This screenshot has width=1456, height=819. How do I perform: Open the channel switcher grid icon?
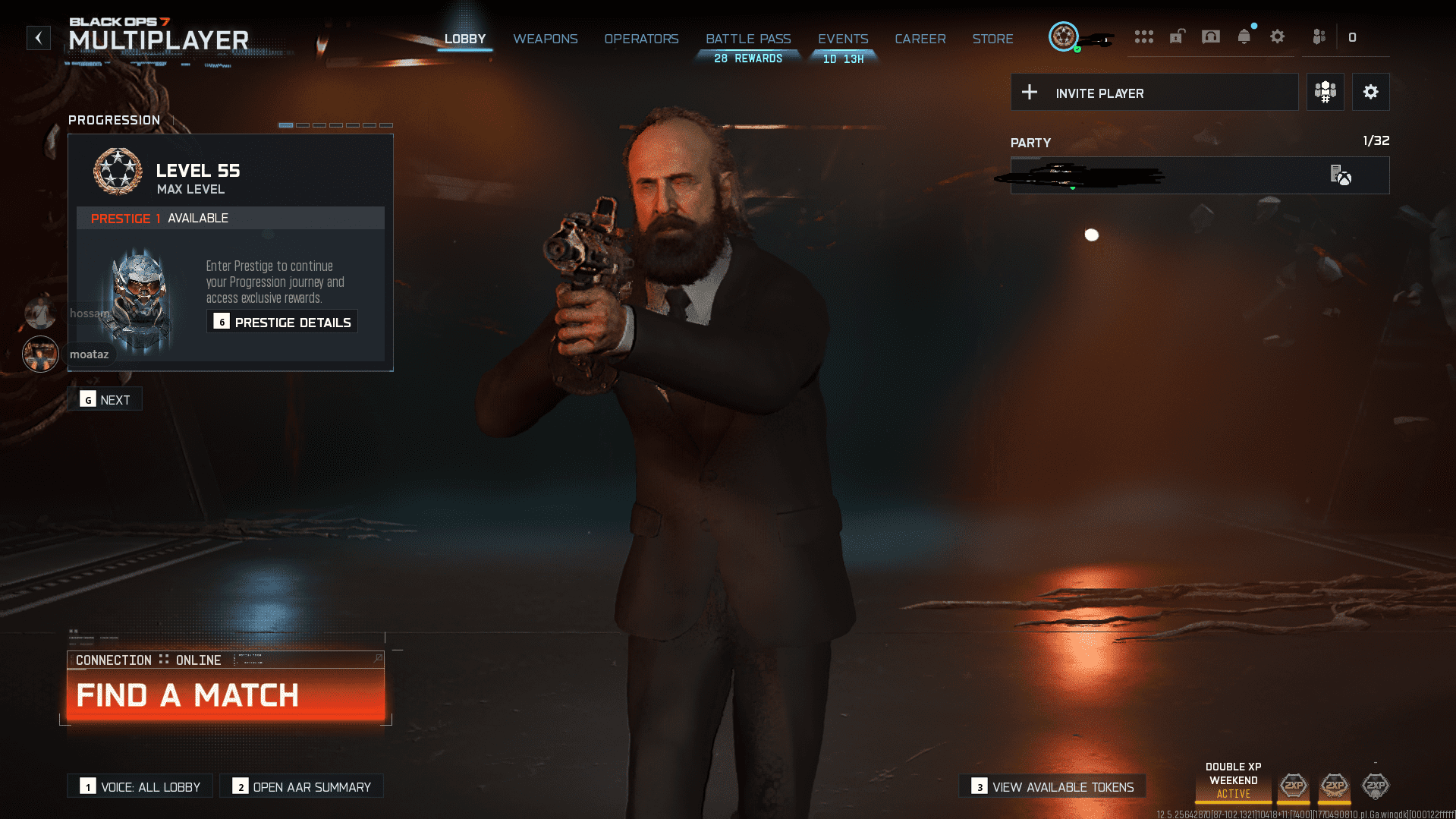point(1144,36)
